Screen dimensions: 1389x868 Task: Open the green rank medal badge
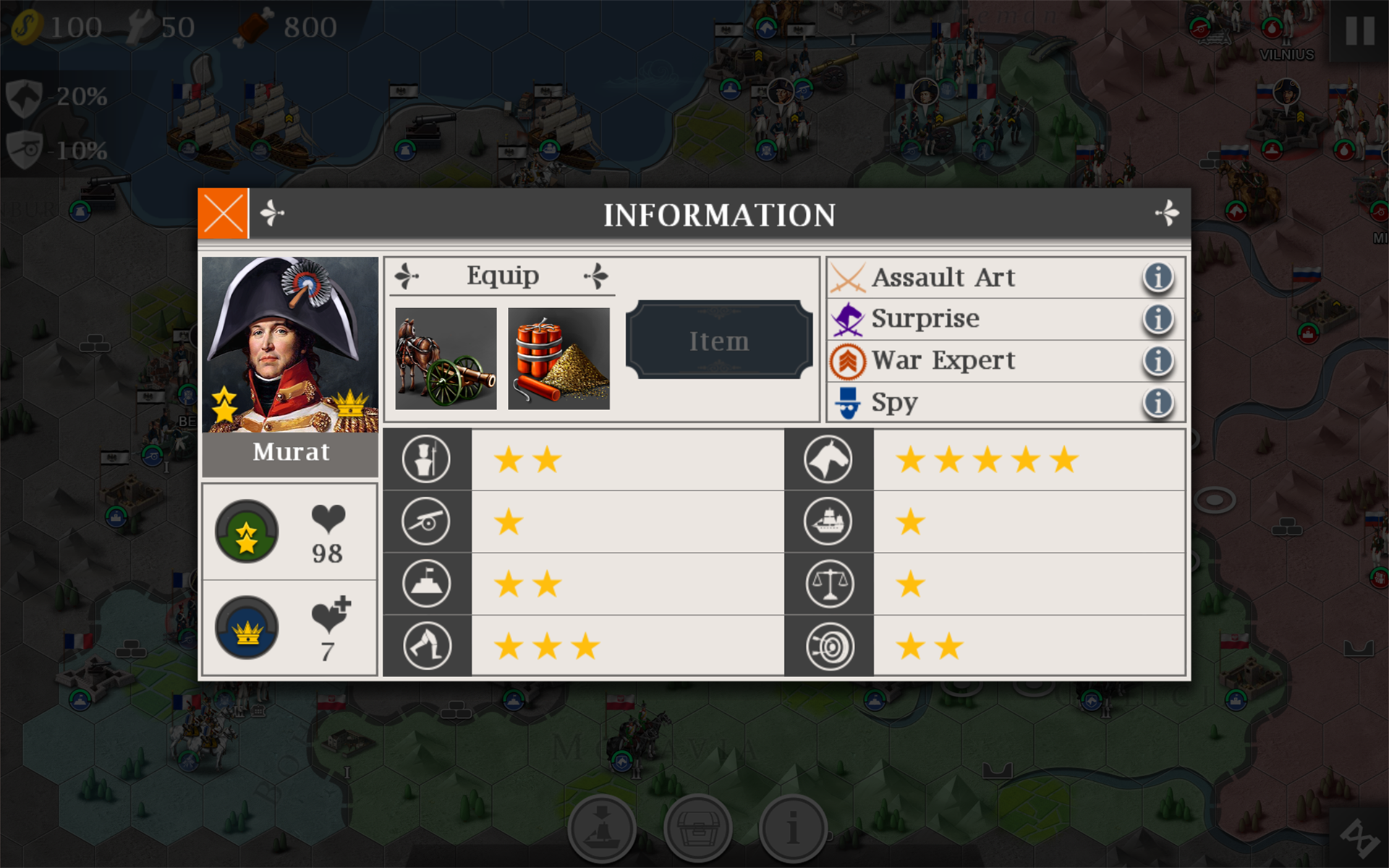(247, 532)
